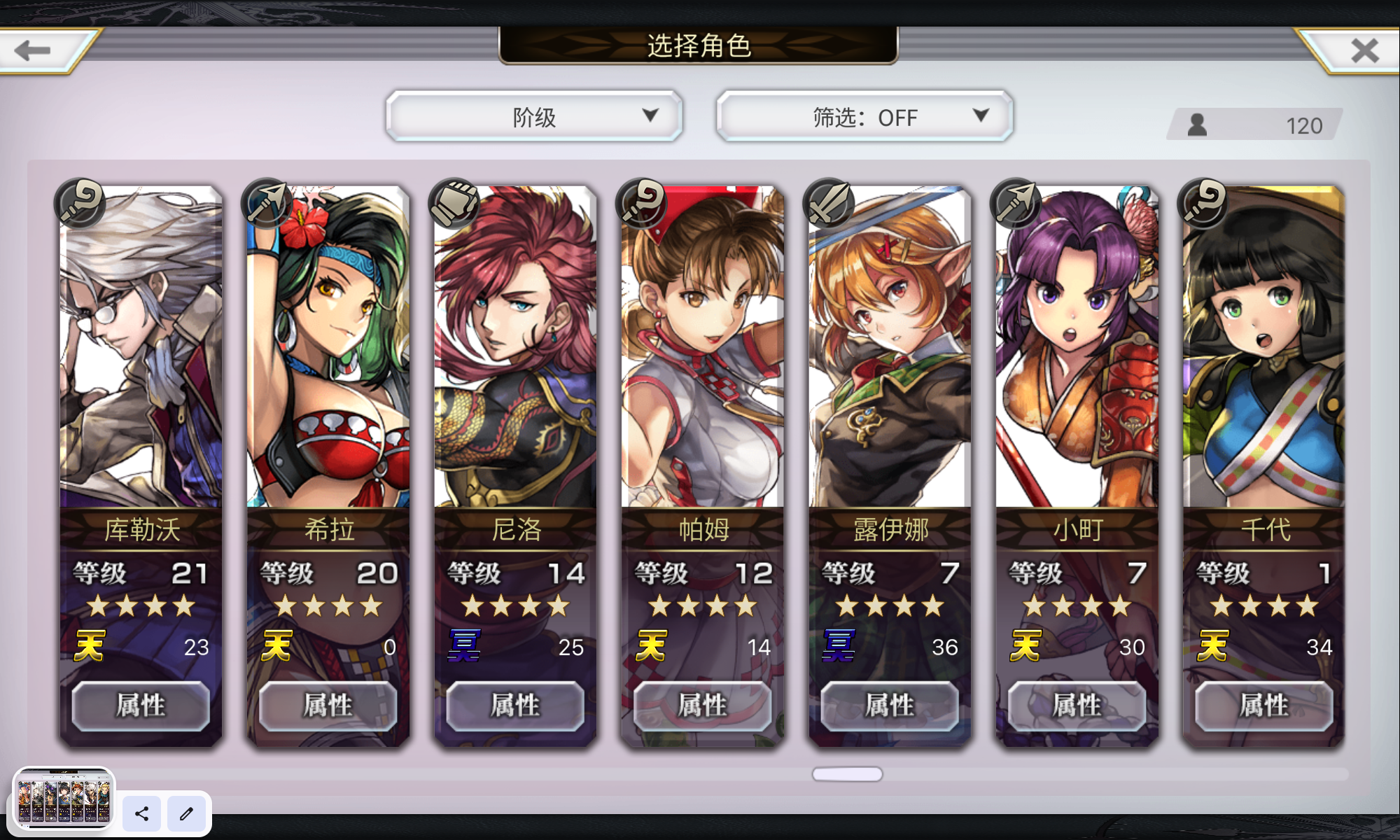
Task: Click the knuckle weapon icon on 帕姆's card
Action: [x=640, y=202]
